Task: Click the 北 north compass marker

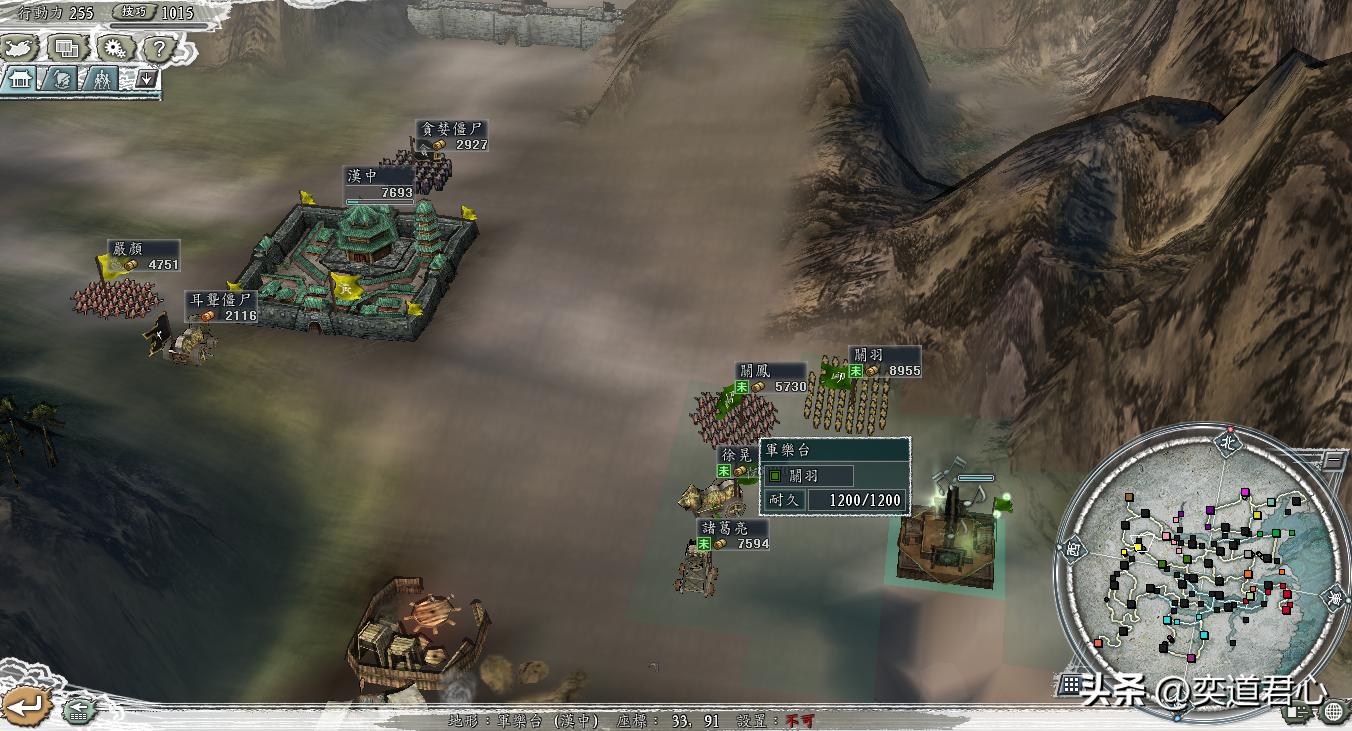Action: click(1228, 440)
